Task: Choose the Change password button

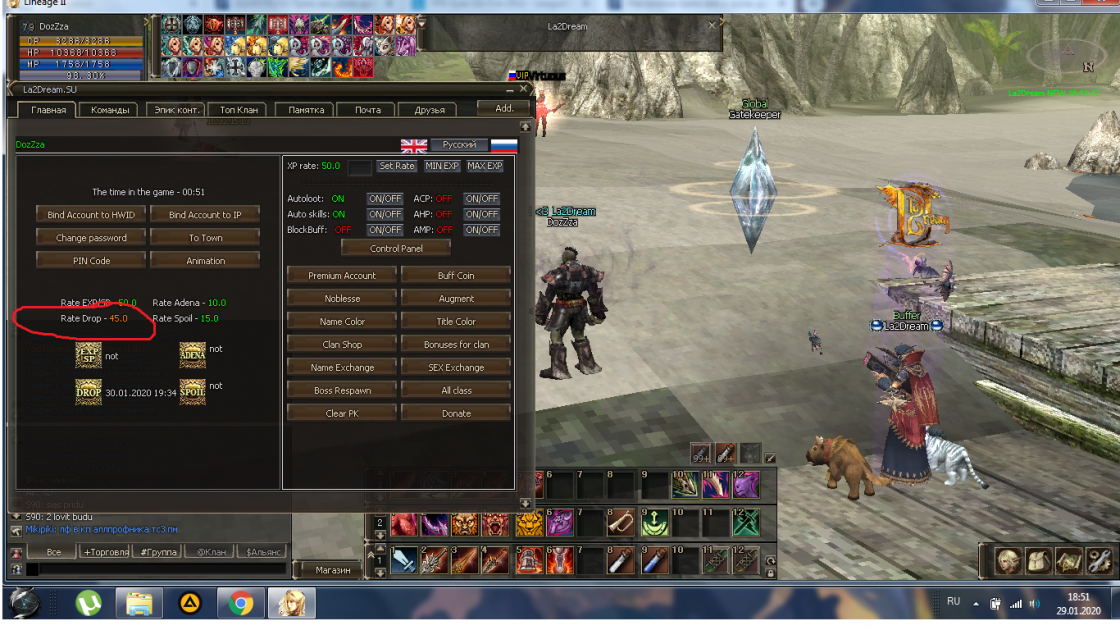Action: [x=91, y=238]
